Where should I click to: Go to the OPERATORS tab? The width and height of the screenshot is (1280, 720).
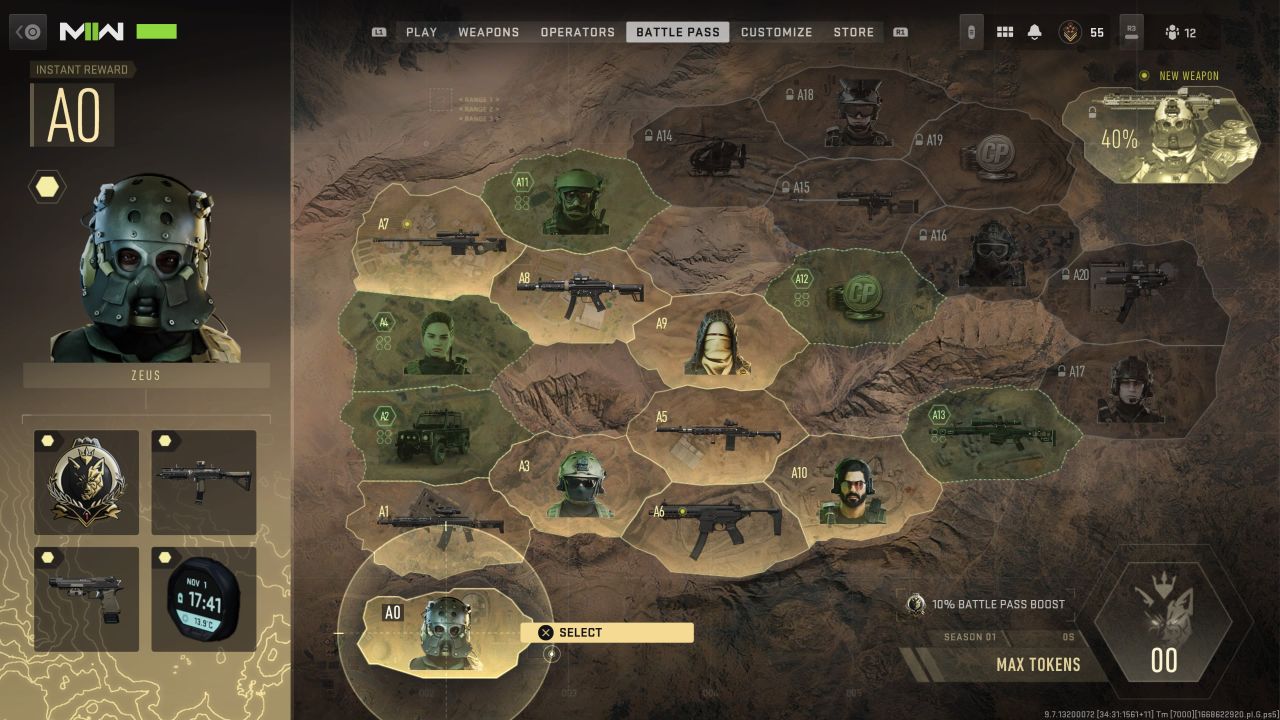click(x=577, y=32)
